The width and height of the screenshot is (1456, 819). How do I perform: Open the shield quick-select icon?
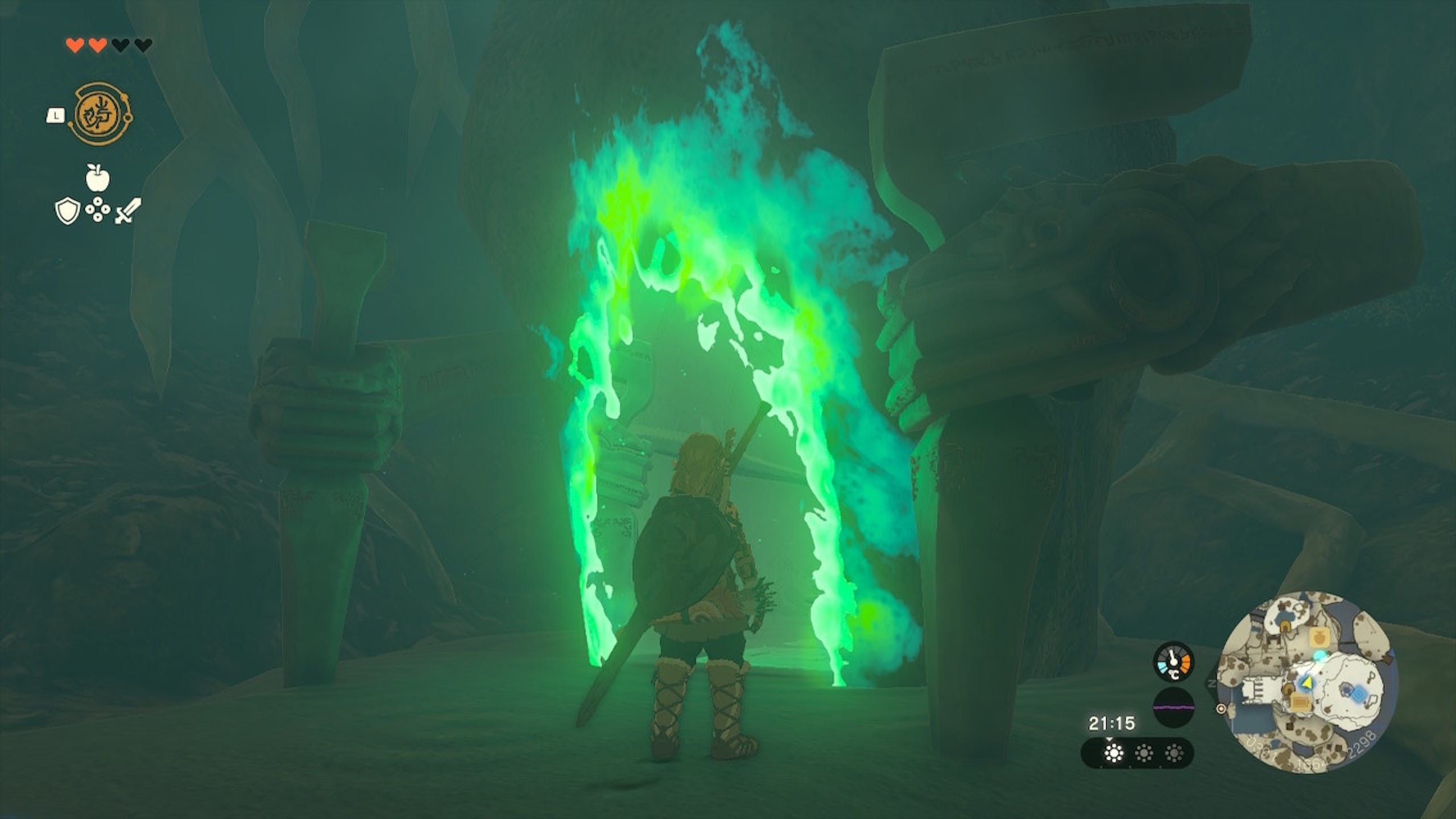coord(67,212)
